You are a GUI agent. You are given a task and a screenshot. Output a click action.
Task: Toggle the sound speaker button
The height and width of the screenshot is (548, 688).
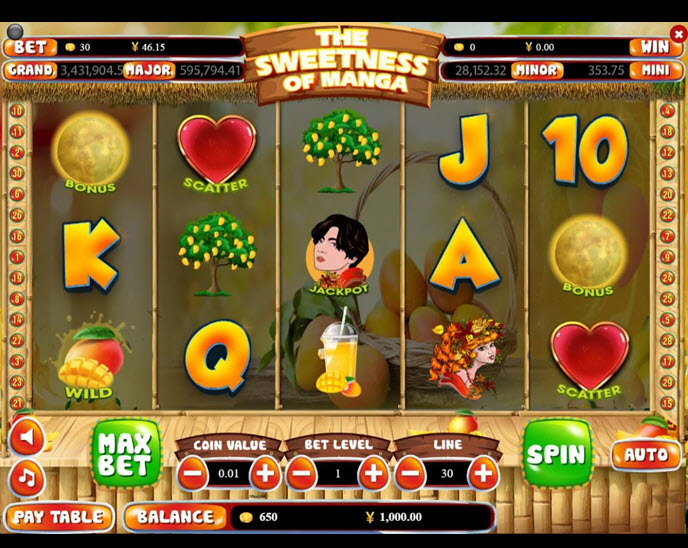[x=27, y=437]
